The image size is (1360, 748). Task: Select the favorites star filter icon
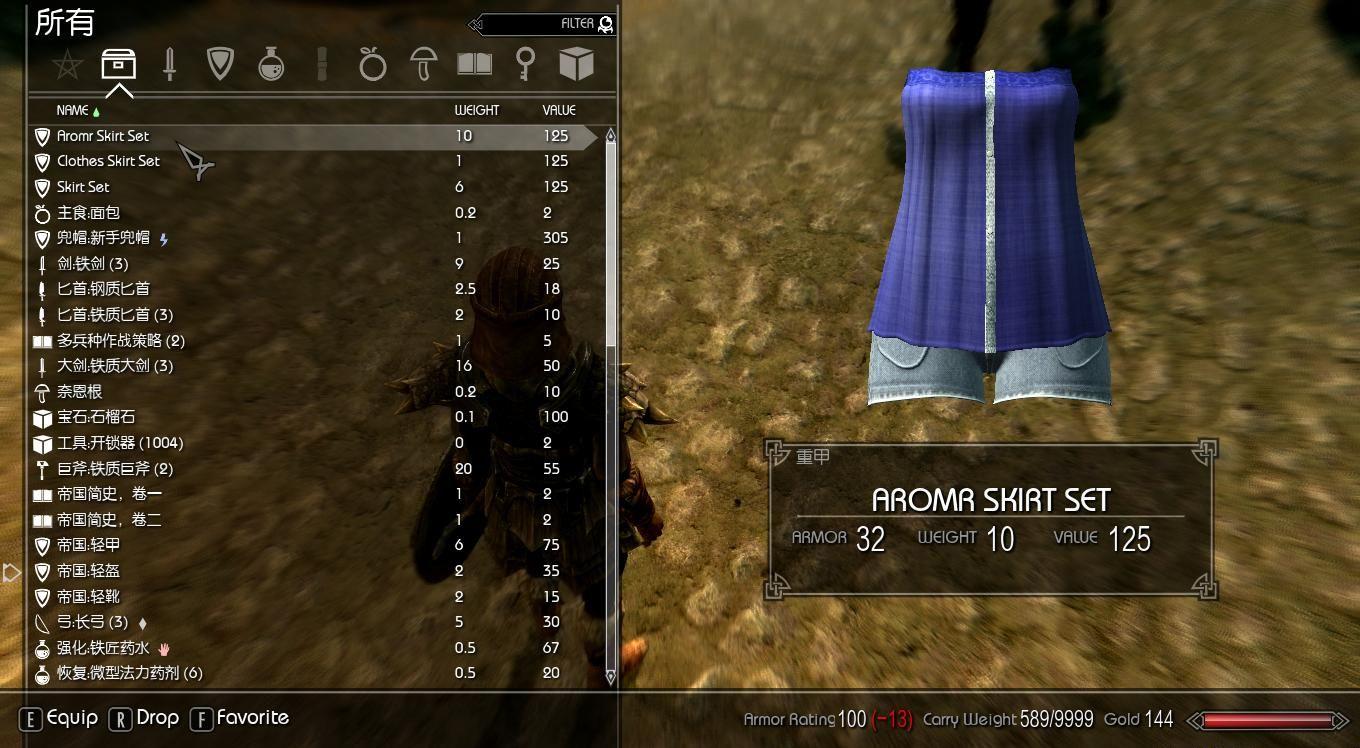pyautogui.click(x=68, y=63)
